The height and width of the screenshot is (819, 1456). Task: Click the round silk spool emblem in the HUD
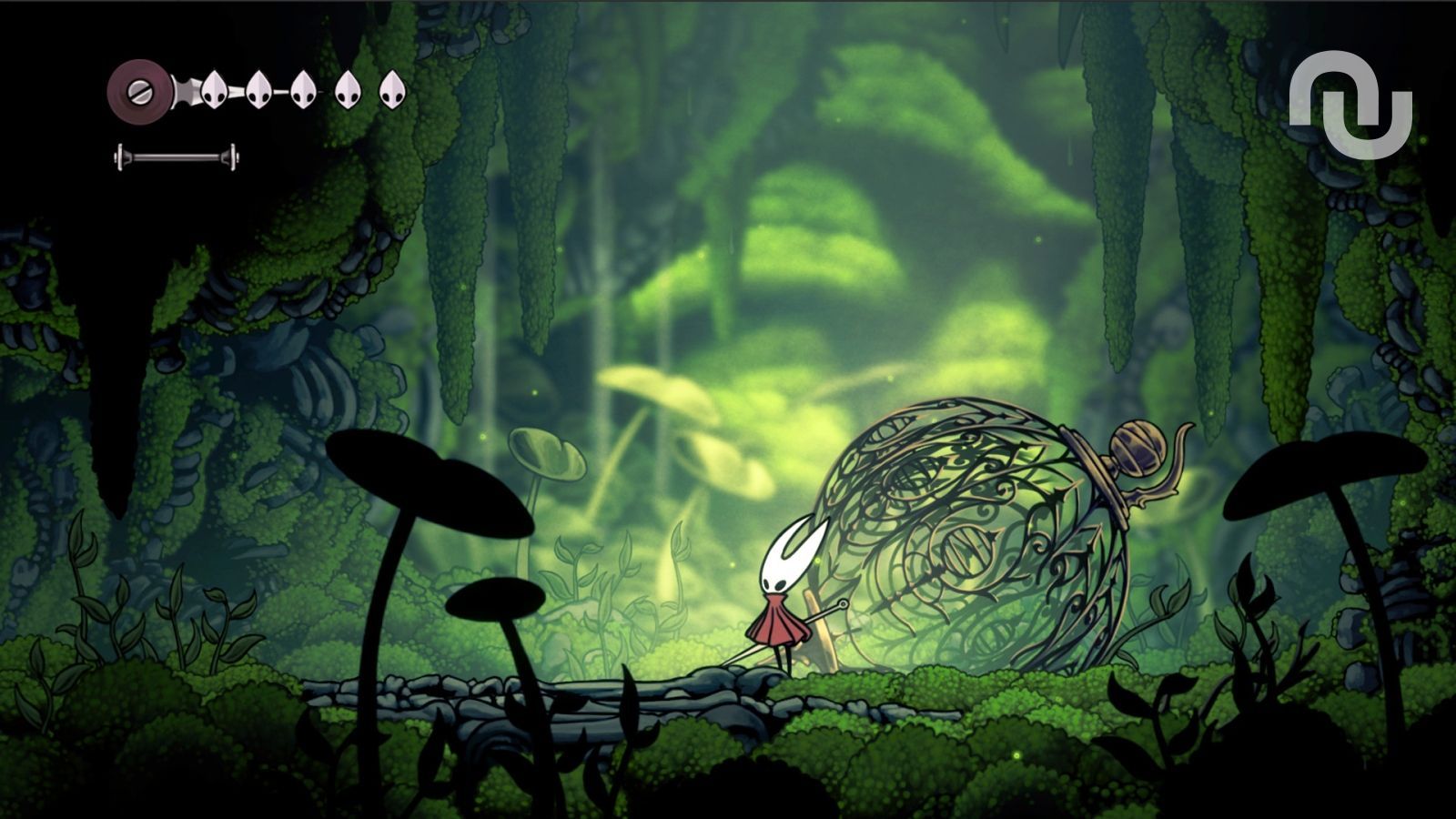coord(139,90)
